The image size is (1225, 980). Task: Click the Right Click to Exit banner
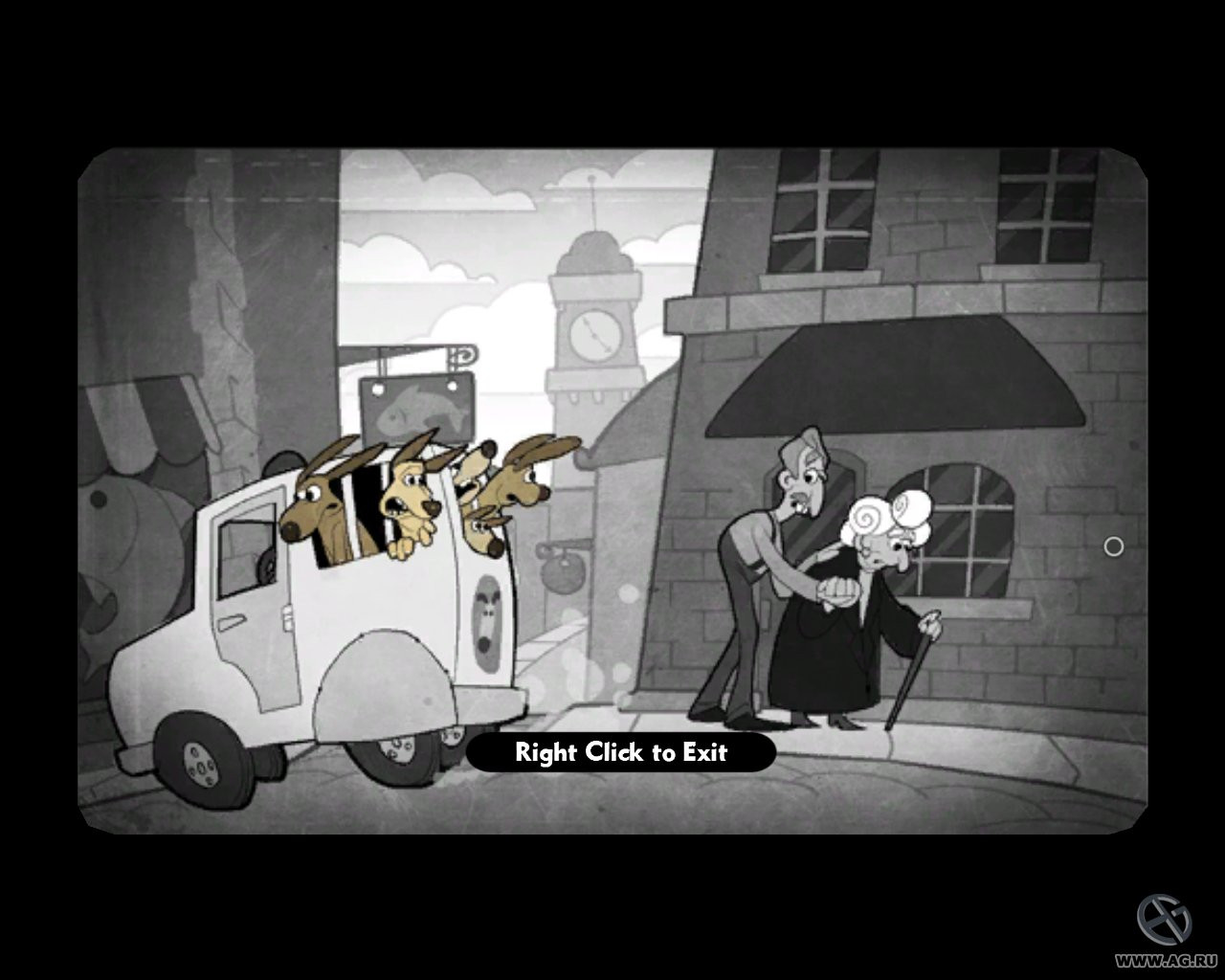(x=621, y=753)
